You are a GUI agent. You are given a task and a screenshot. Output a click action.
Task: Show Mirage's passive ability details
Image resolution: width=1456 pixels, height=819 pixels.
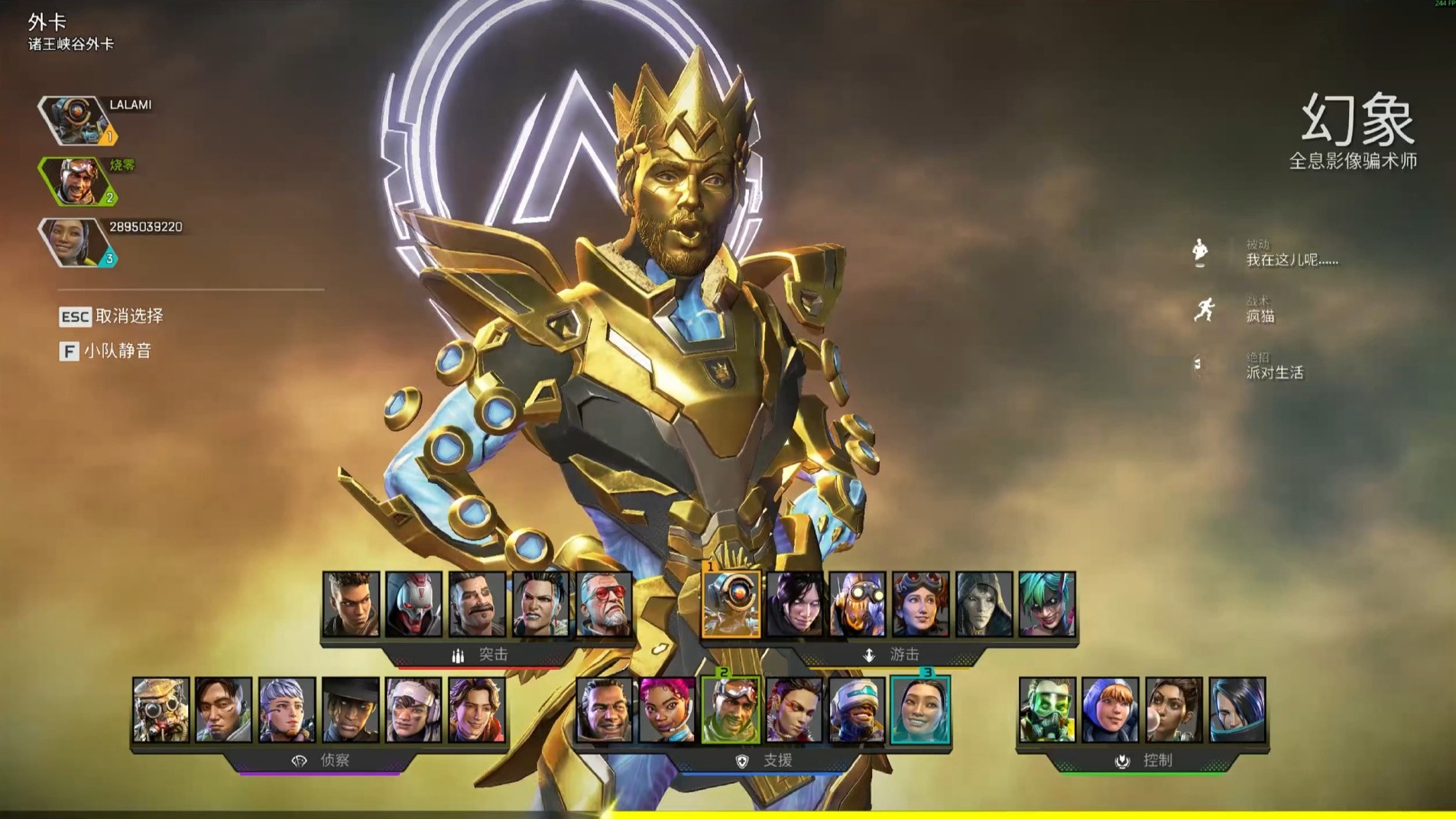1291,253
